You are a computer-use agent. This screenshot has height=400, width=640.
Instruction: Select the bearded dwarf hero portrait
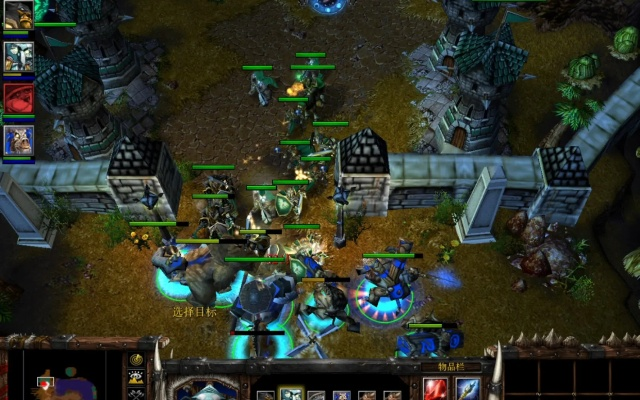point(18,15)
